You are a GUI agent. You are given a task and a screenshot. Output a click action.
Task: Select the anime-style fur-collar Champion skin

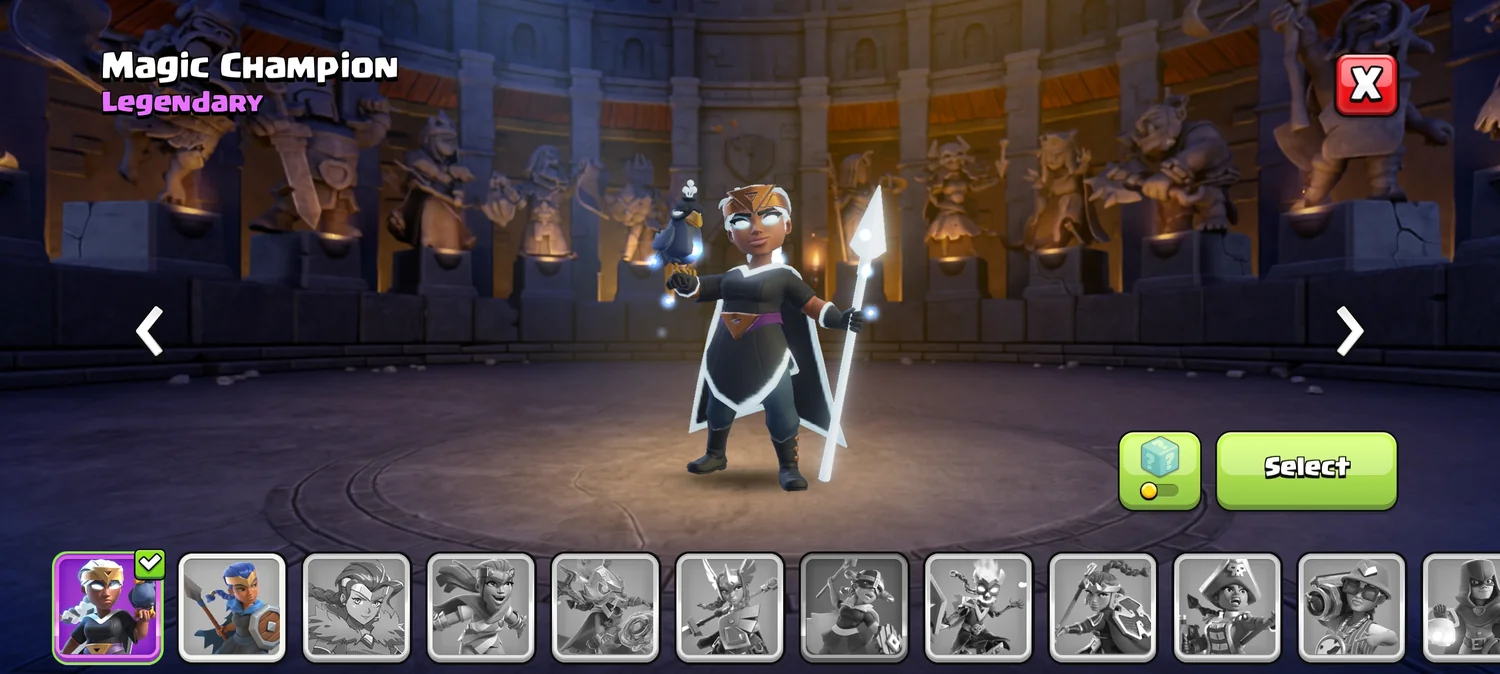[356, 607]
